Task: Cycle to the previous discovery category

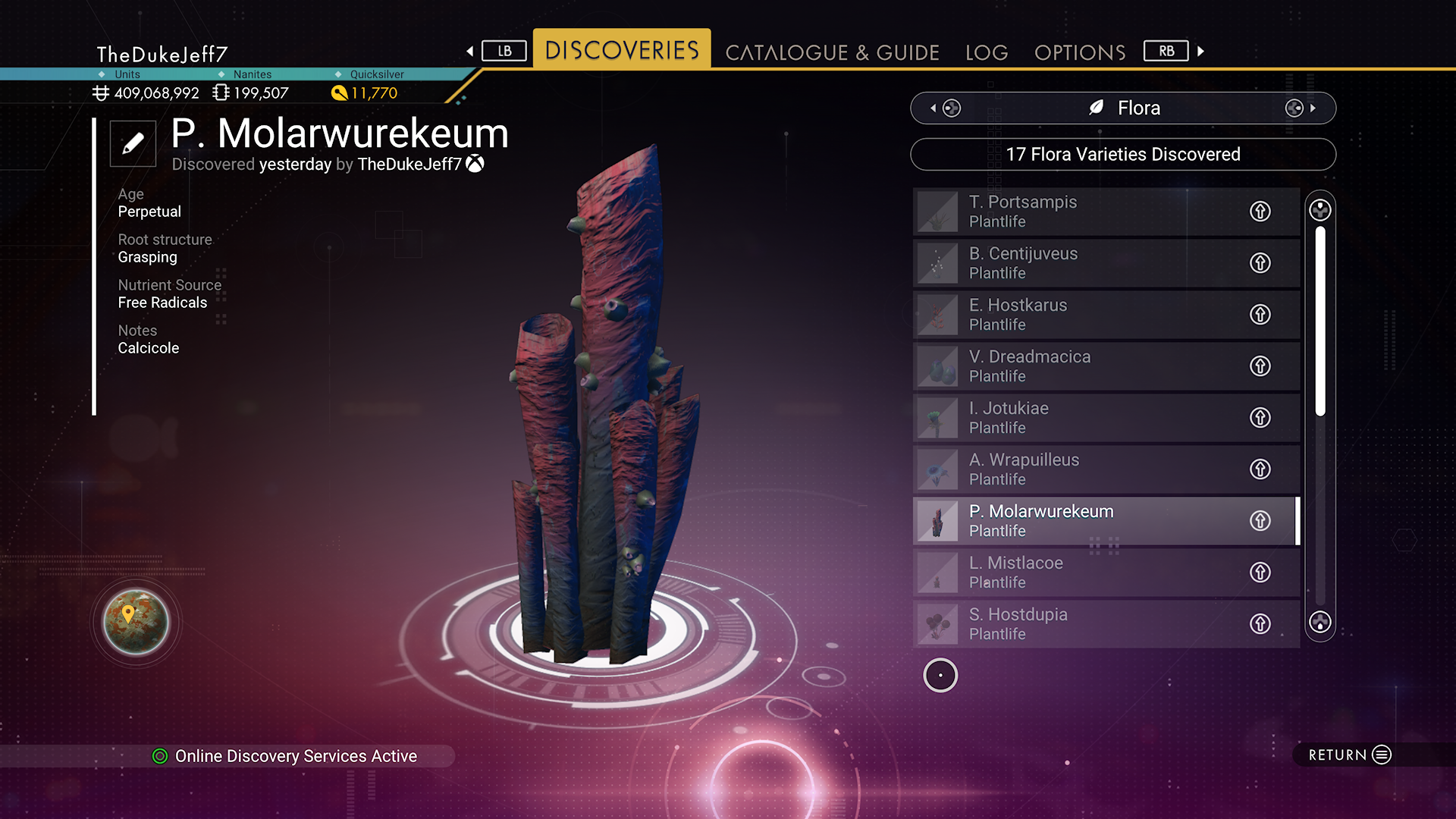Action: pos(945,108)
